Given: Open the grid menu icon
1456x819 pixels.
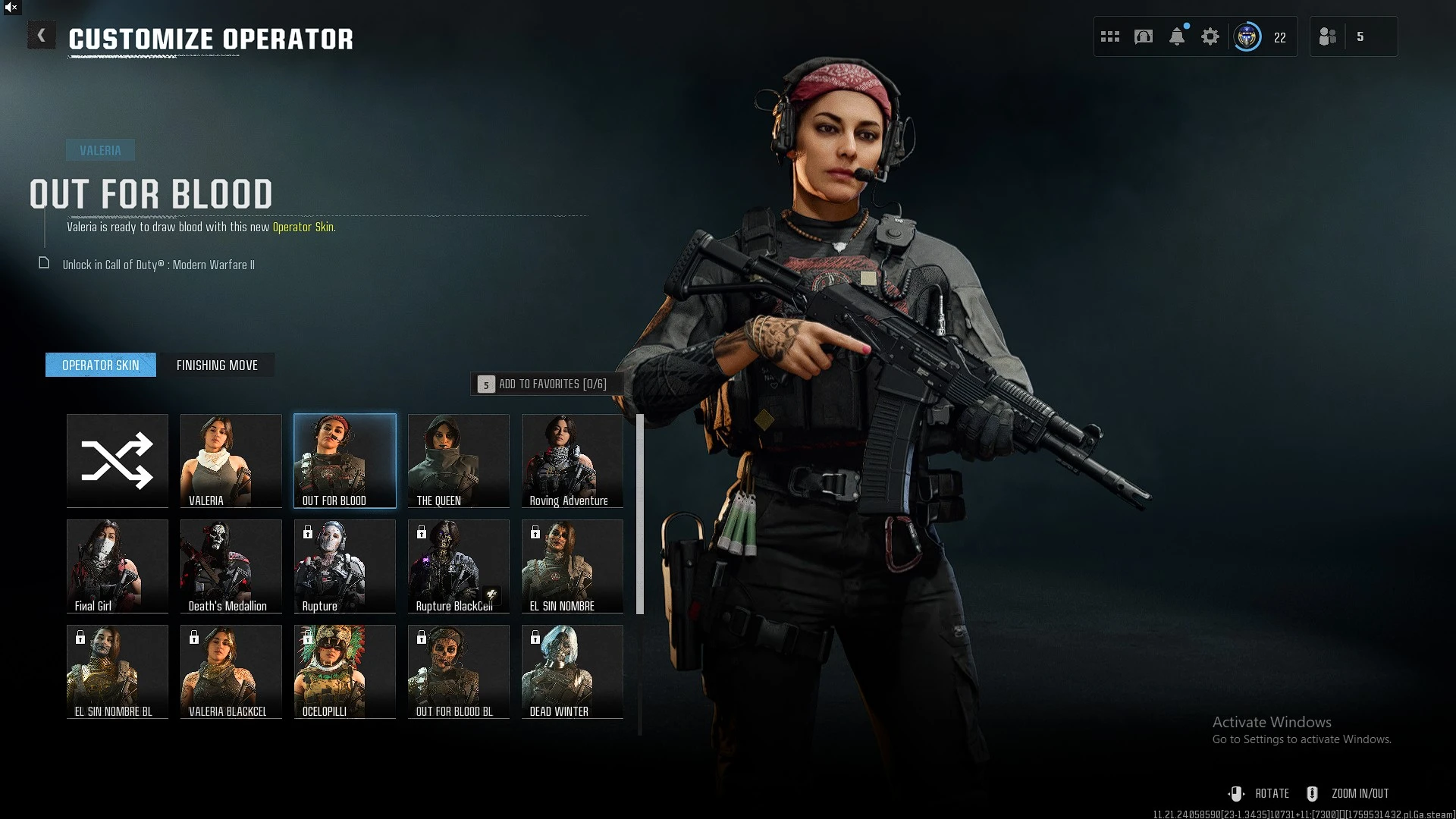Looking at the screenshot, I should [x=1110, y=36].
